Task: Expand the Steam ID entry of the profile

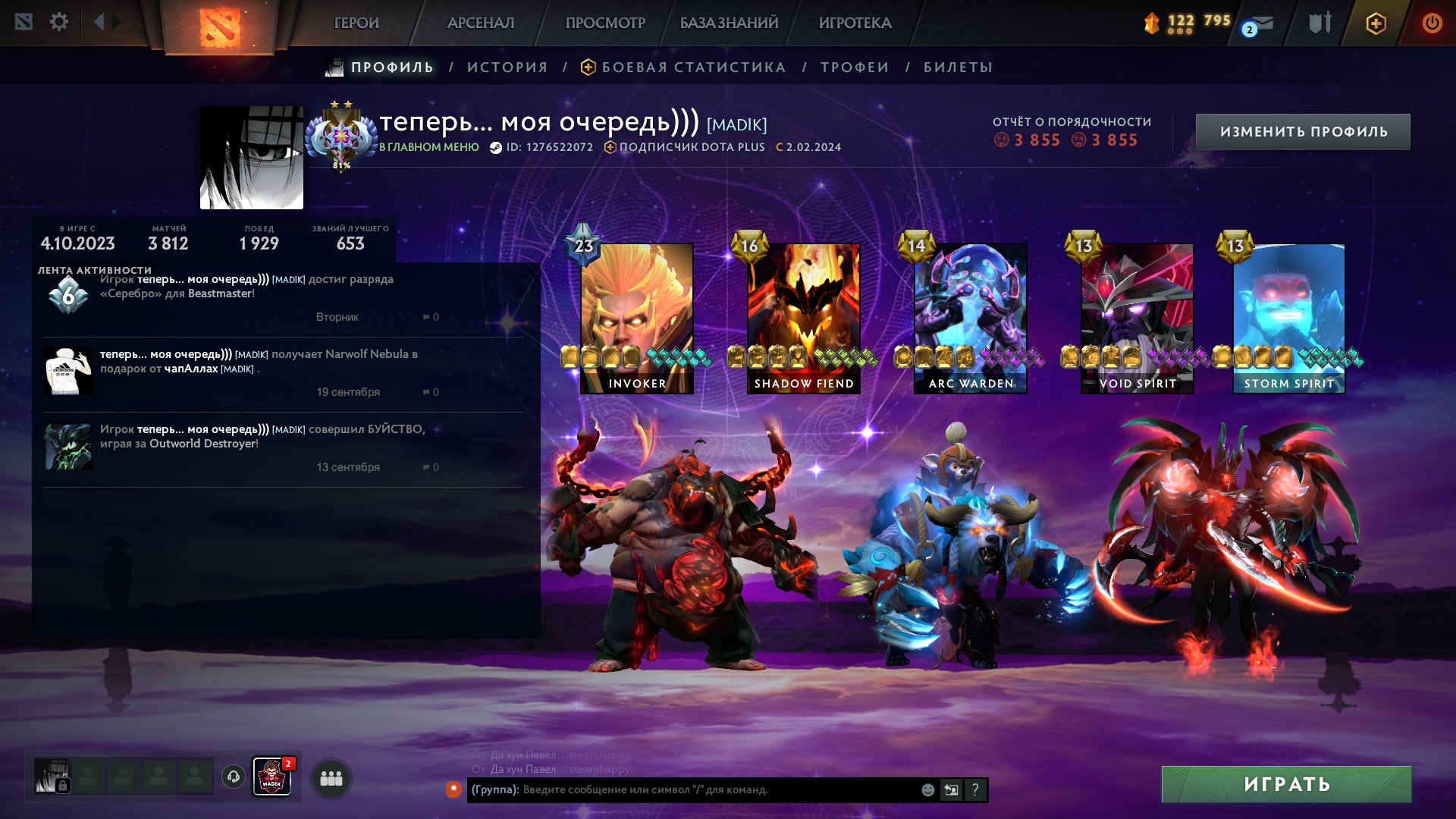Action: pyautogui.click(x=550, y=148)
